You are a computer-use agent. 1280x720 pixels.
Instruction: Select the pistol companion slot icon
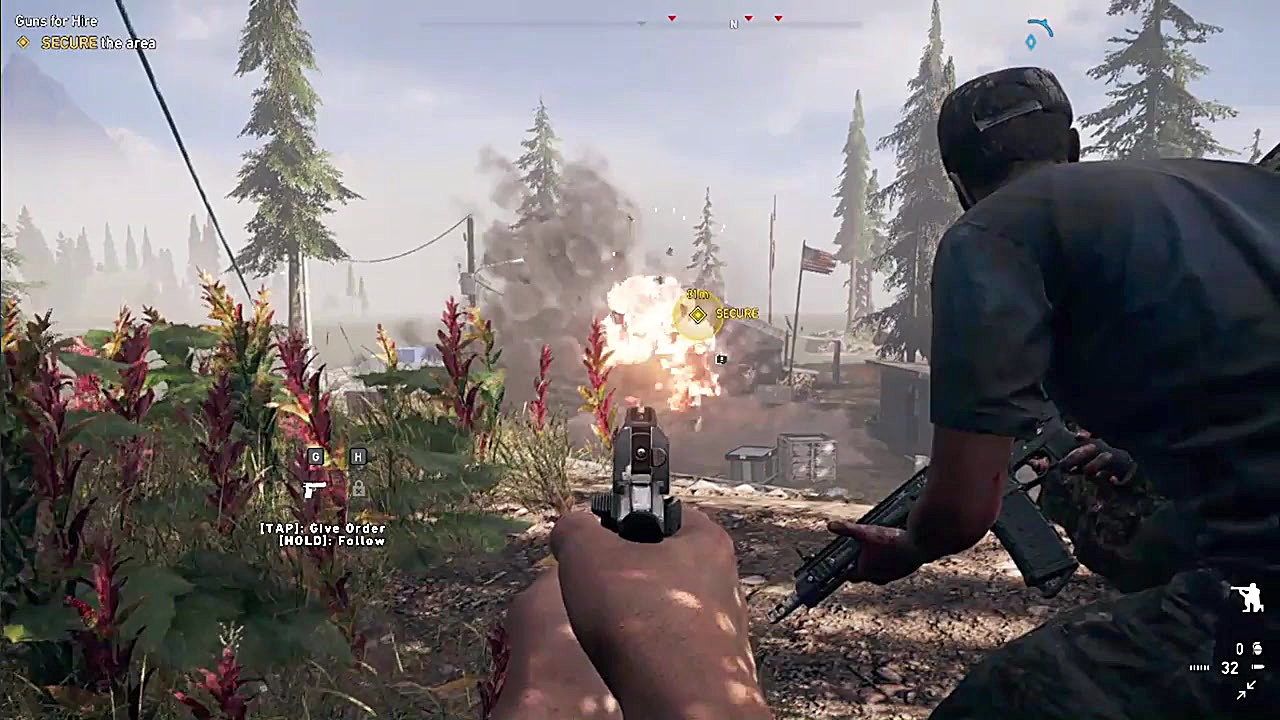point(314,489)
